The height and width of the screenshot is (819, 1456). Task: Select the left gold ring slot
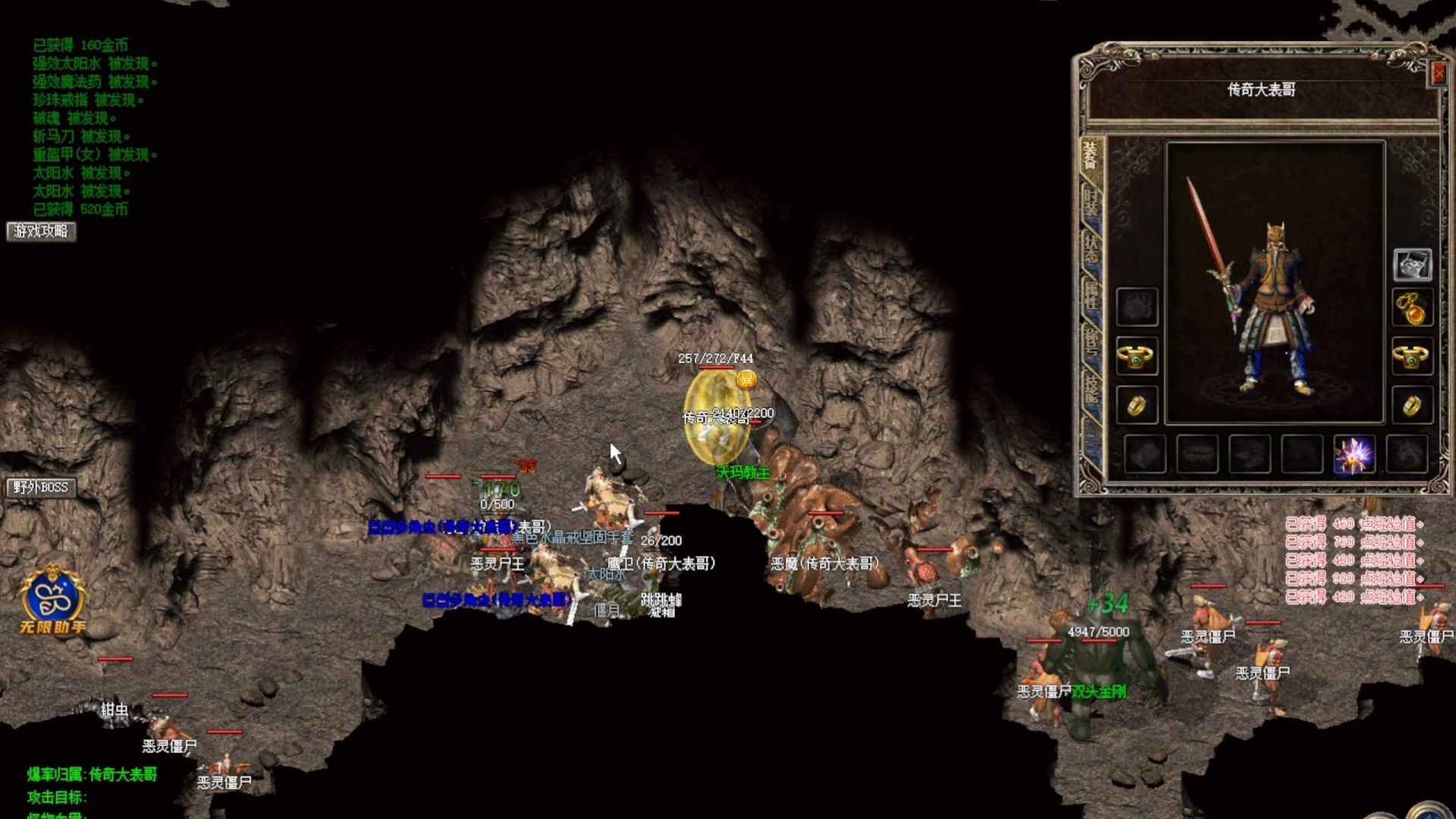[x=1136, y=406]
